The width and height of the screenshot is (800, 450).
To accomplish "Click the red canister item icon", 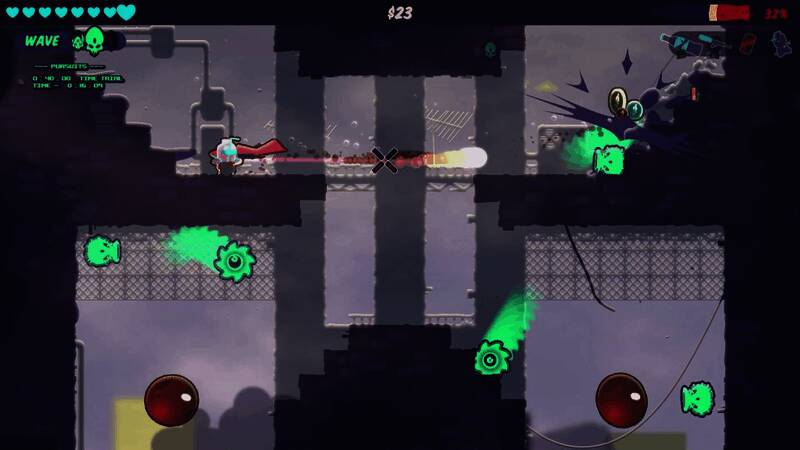I will tap(747, 44).
